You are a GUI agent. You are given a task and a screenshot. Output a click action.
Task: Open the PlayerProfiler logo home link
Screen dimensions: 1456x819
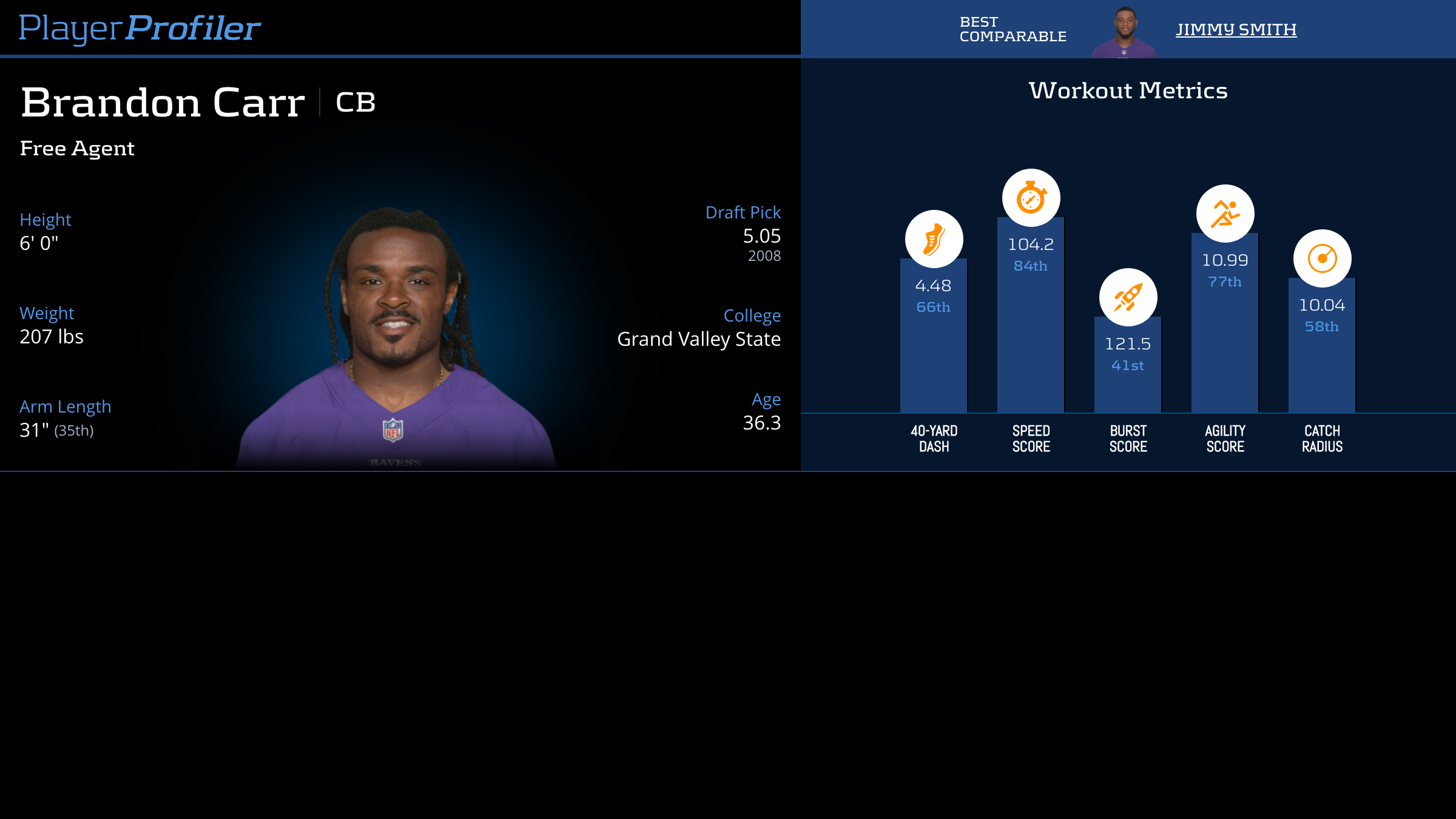point(140,28)
